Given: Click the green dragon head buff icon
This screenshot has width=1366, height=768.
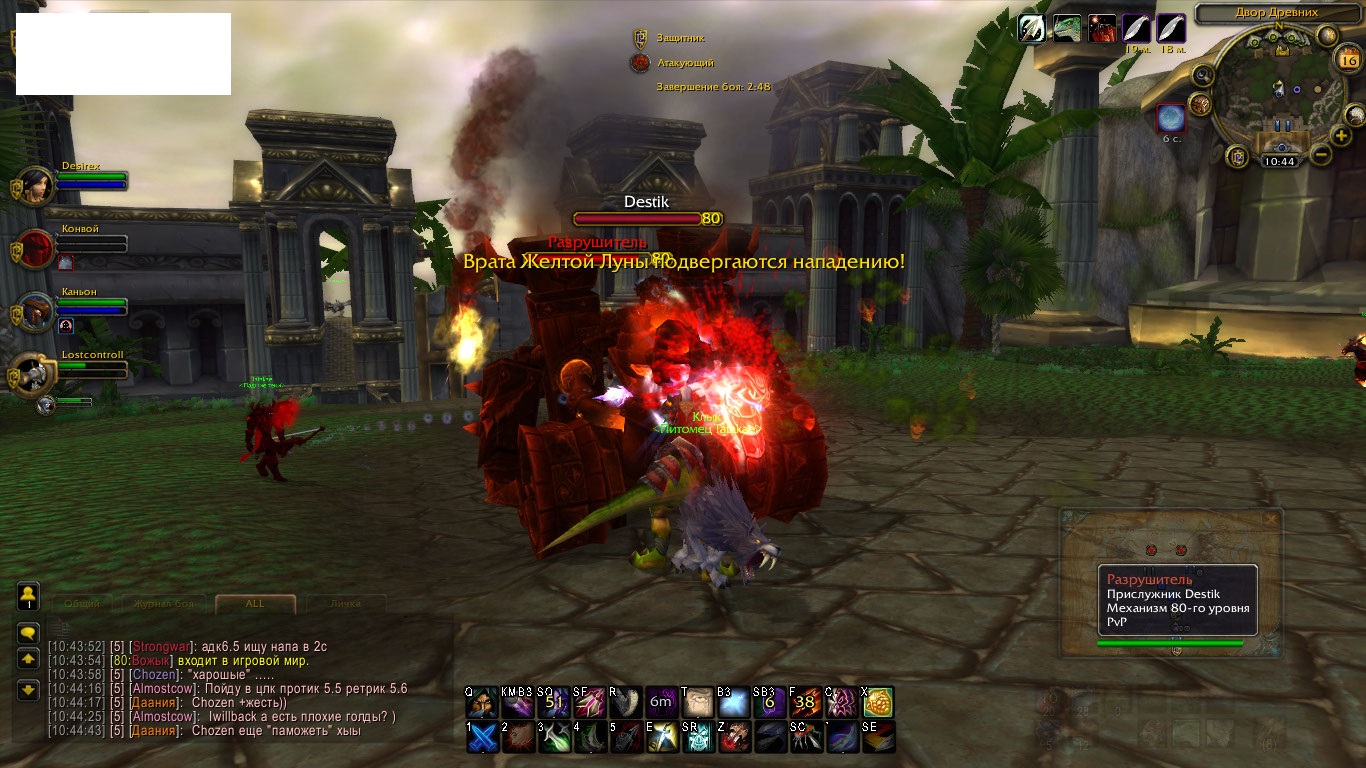Looking at the screenshot, I should (1067, 28).
